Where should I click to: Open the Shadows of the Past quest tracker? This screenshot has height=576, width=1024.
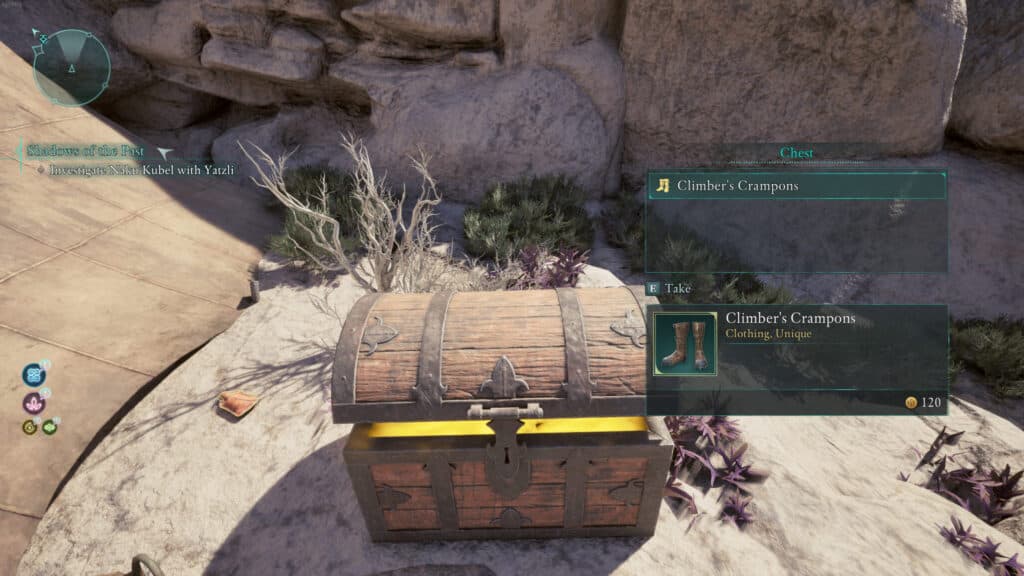coord(86,151)
